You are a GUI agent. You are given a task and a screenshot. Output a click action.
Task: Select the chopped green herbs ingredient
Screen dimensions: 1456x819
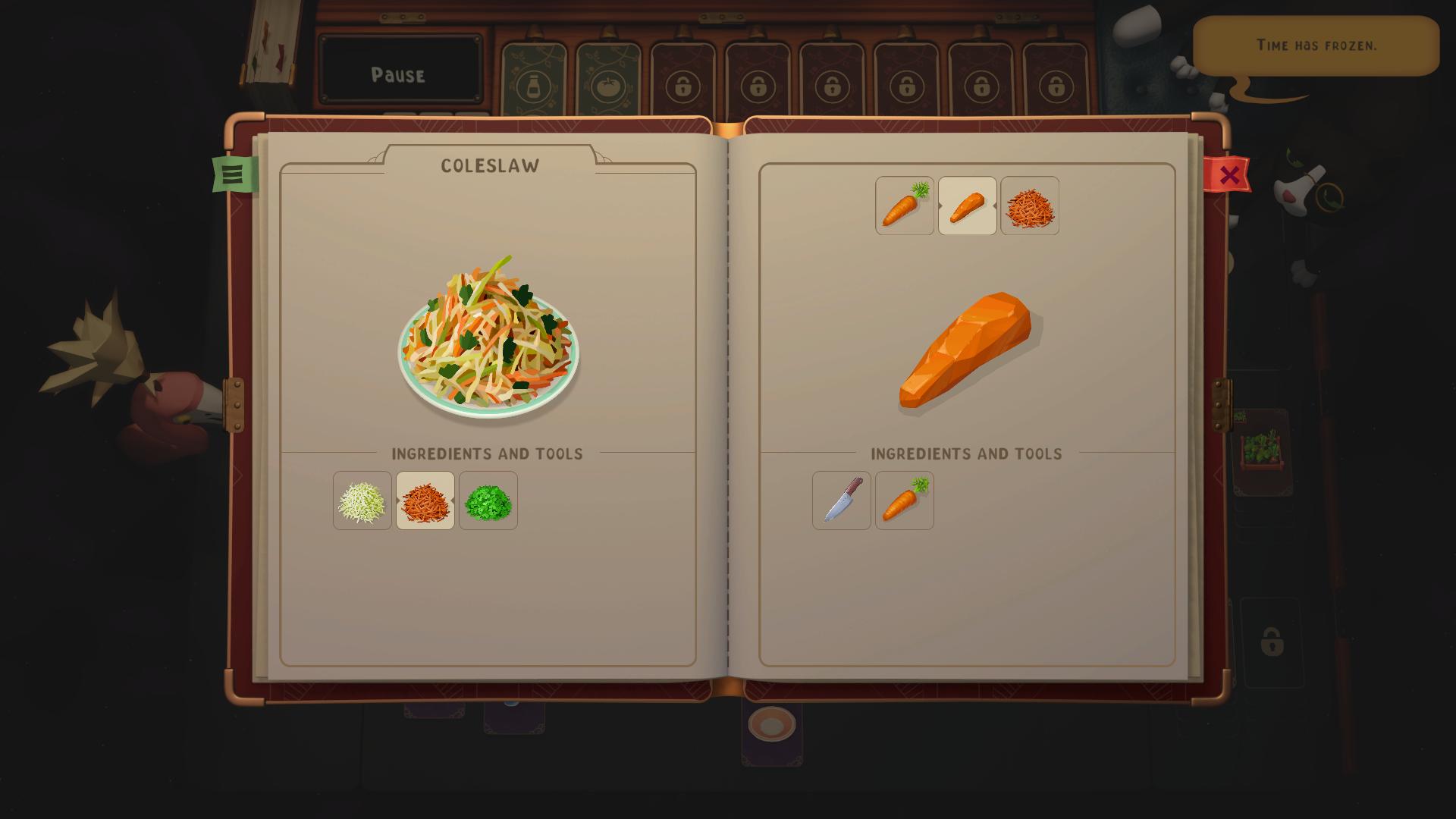click(488, 500)
